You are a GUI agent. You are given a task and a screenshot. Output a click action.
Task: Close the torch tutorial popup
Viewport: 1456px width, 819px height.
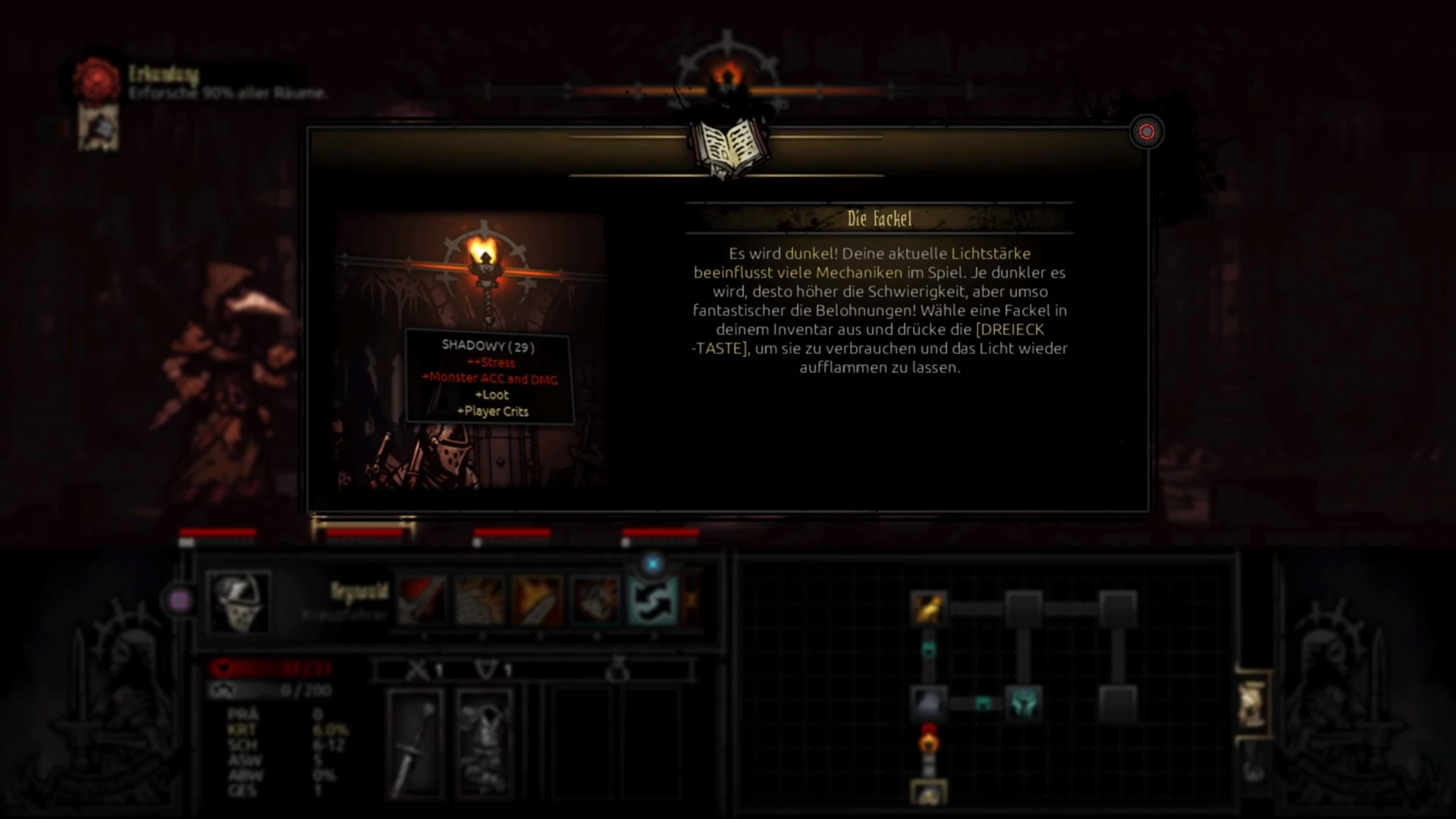[x=1146, y=133]
